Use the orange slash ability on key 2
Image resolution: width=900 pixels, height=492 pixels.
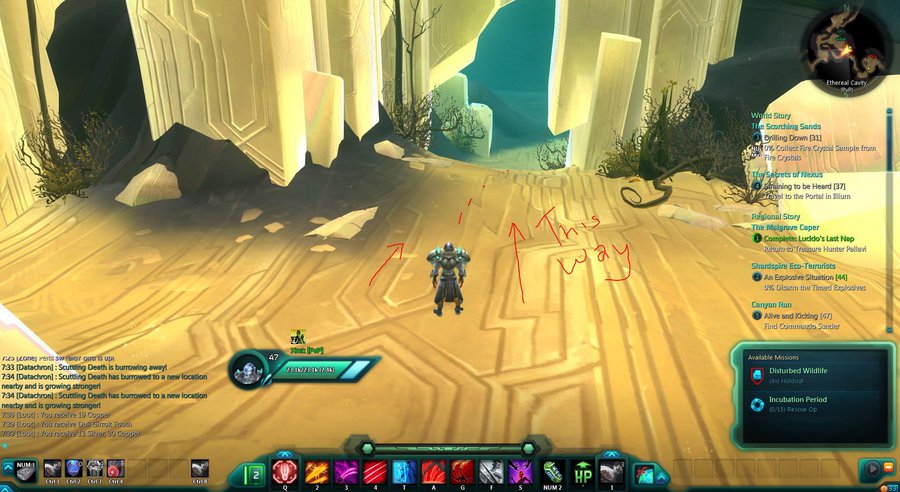tap(317, 471)
